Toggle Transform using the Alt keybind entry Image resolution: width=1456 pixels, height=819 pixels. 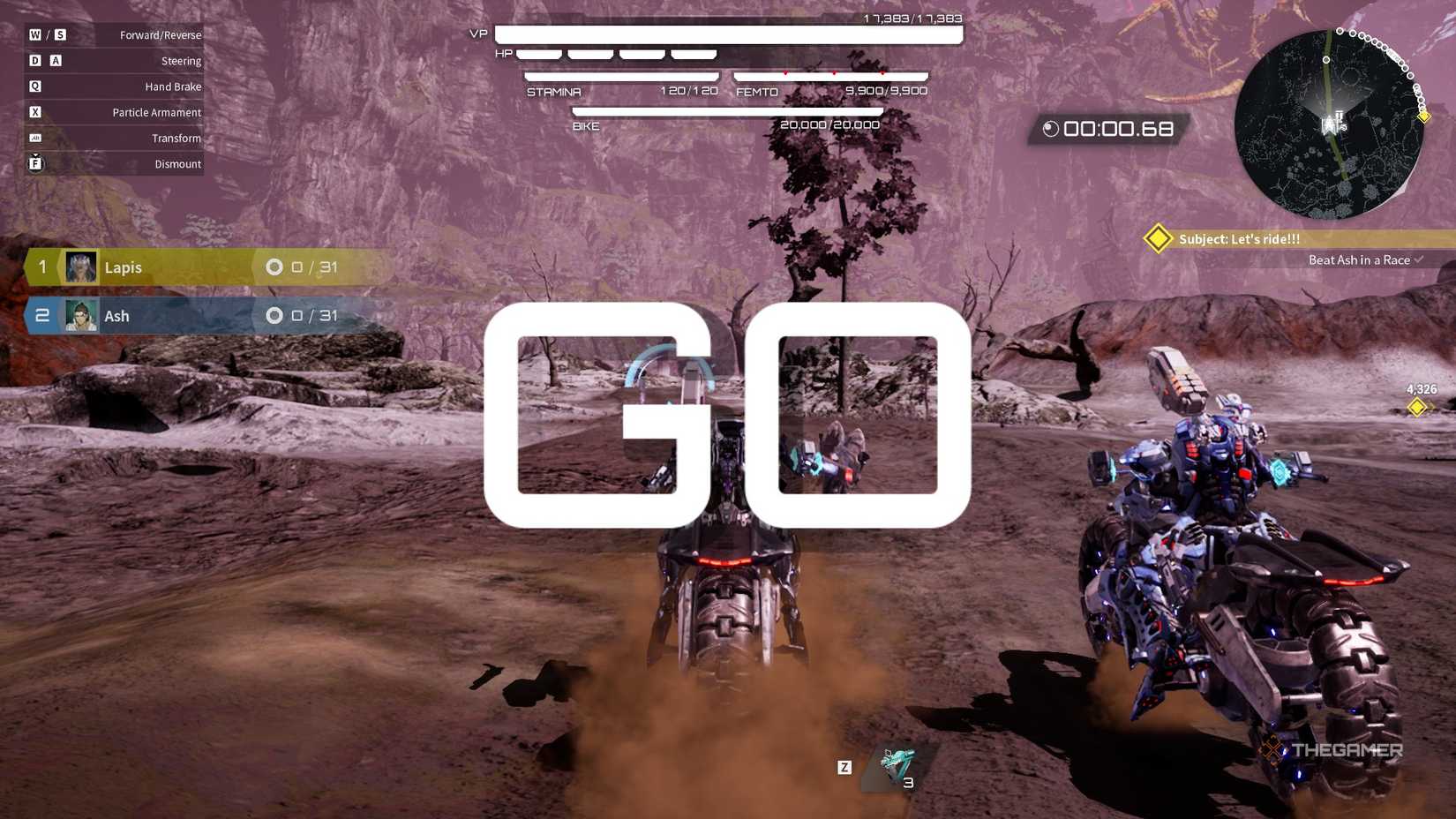(35, 138)
